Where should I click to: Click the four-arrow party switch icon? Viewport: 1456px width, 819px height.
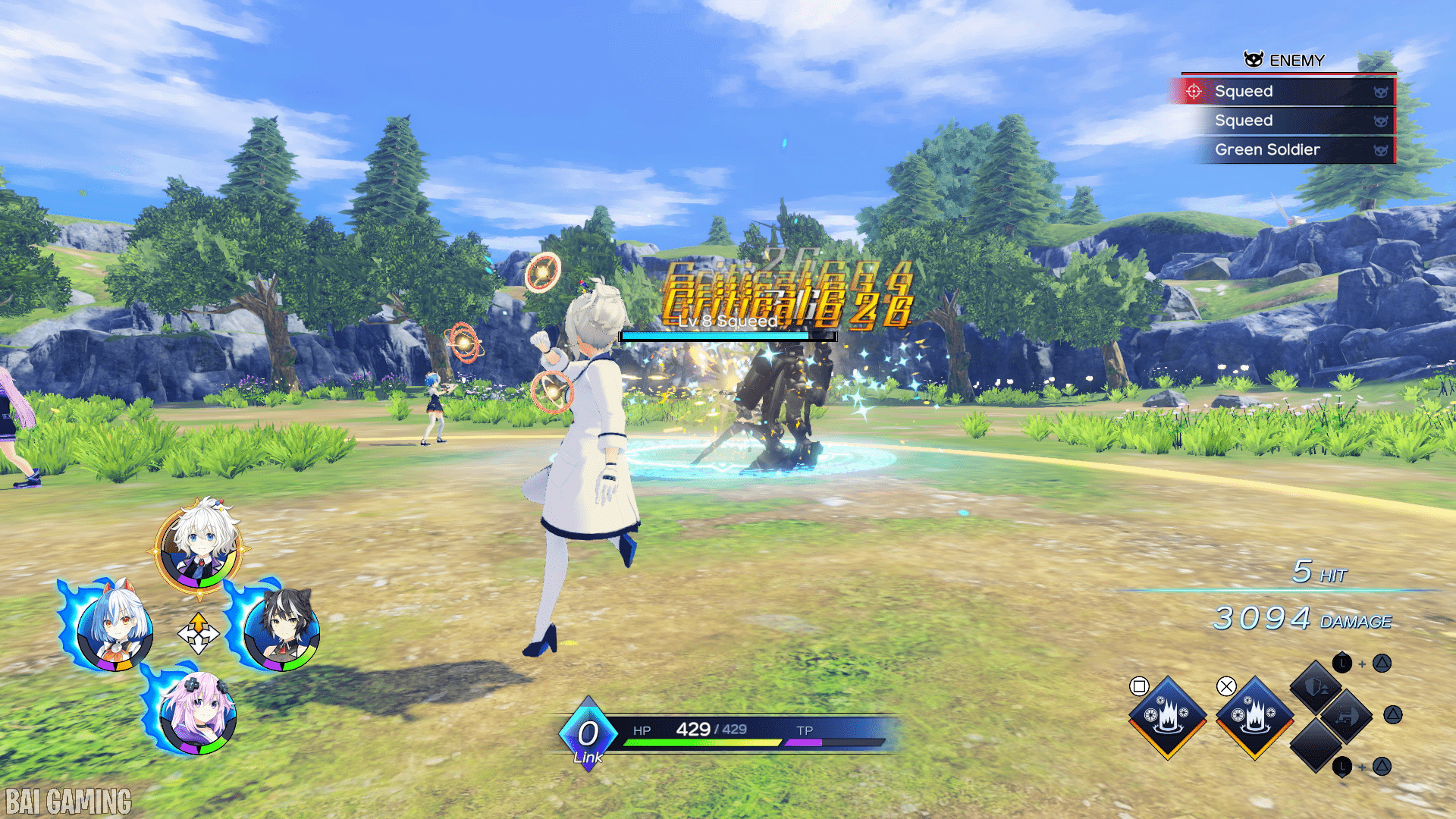(199, 634)
